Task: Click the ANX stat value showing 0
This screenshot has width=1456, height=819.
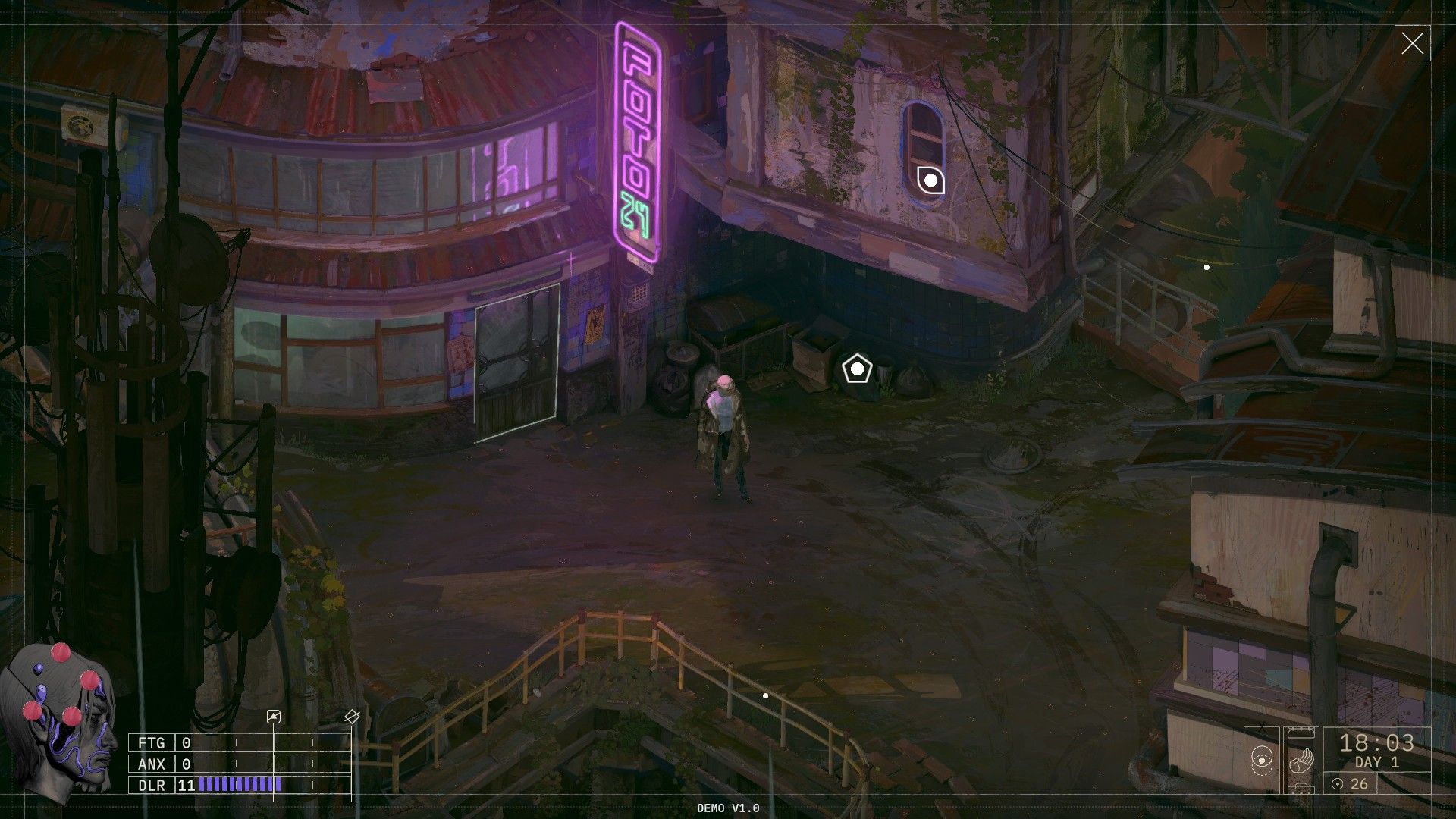Action: pos(186,764)
